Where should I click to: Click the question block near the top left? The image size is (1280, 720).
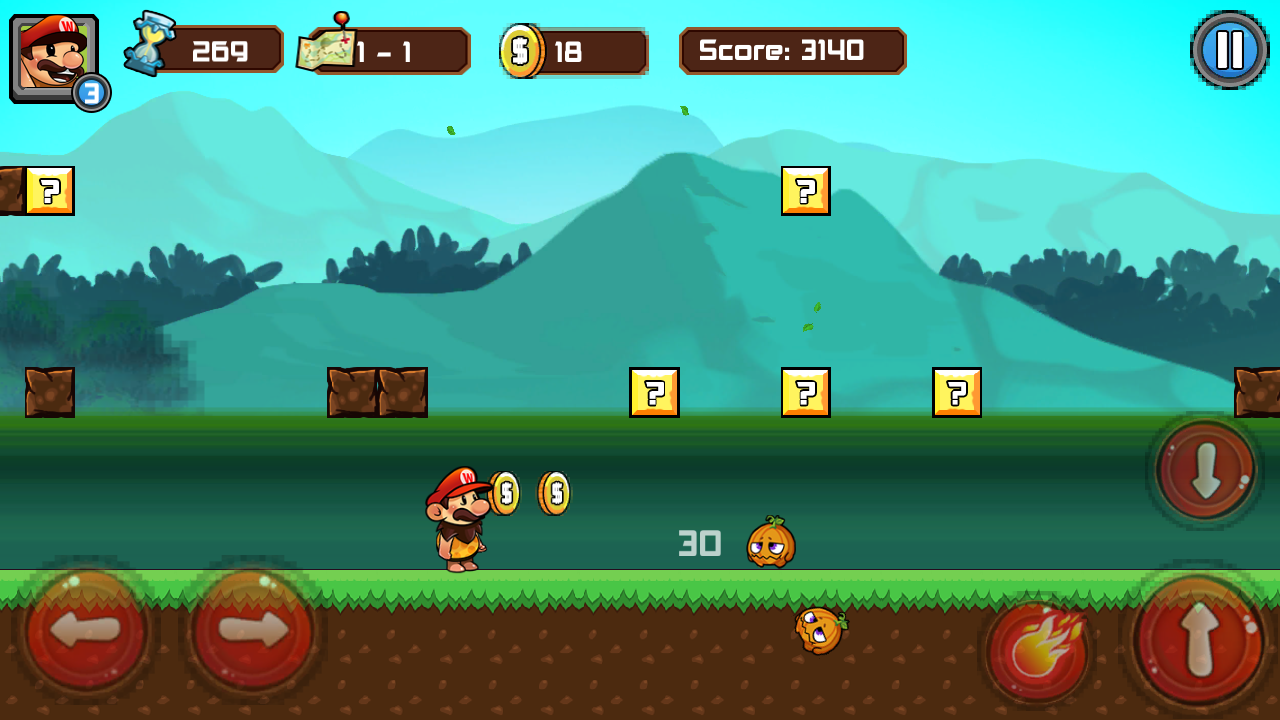tap(50, 191)
